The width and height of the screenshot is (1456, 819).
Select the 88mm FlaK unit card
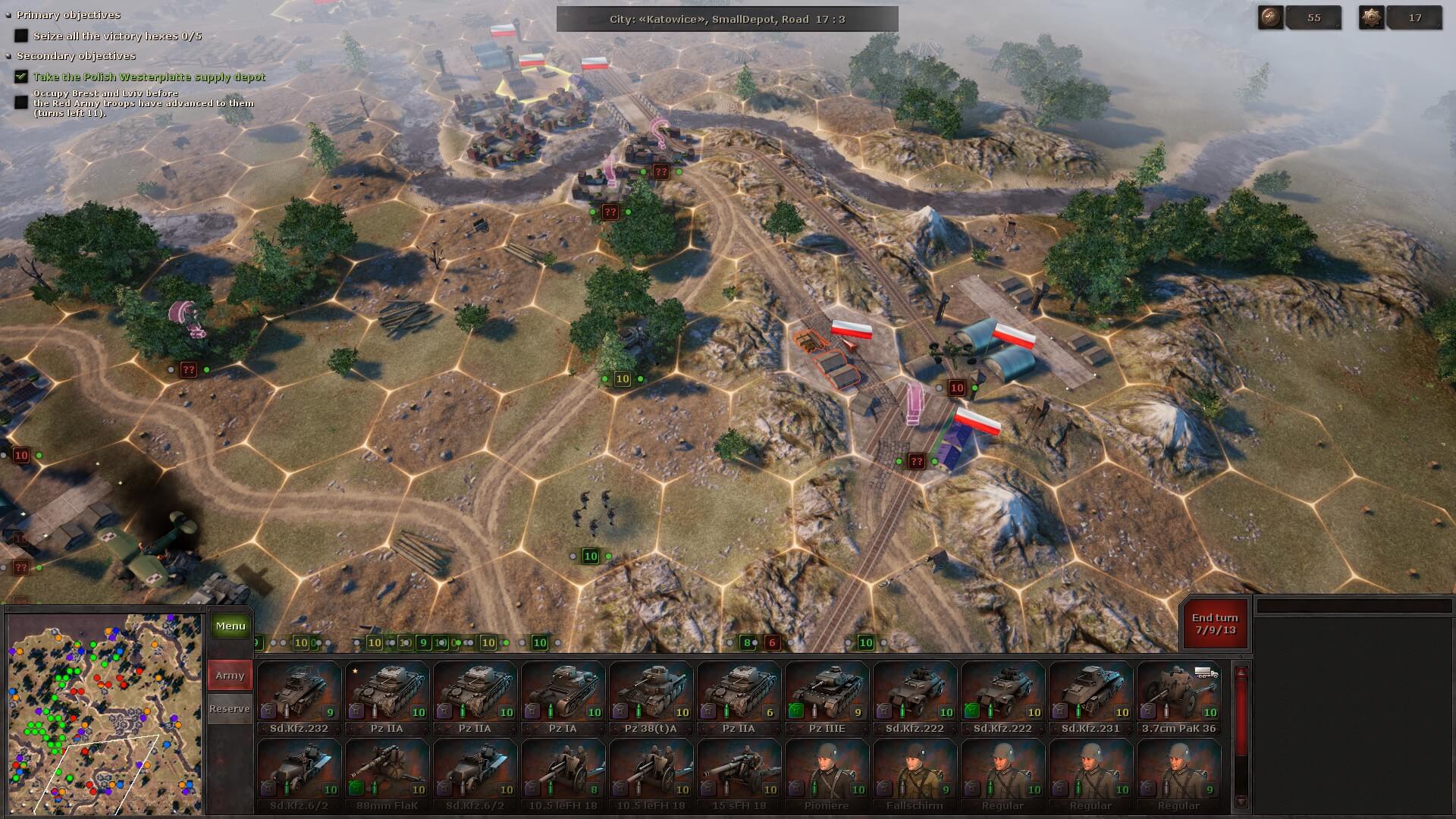(387, 775)
